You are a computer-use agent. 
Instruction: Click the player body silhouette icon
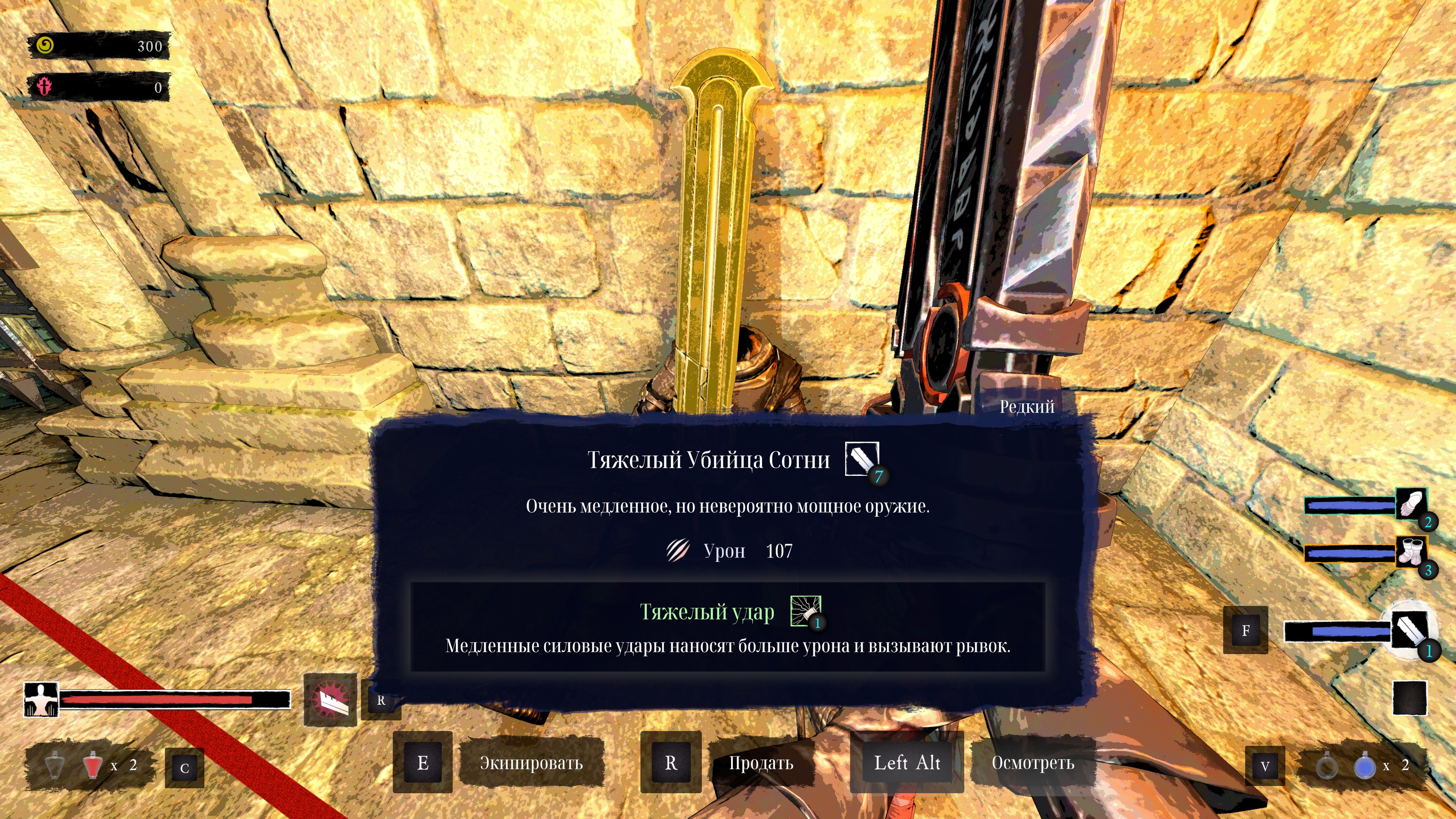[41, 700]
